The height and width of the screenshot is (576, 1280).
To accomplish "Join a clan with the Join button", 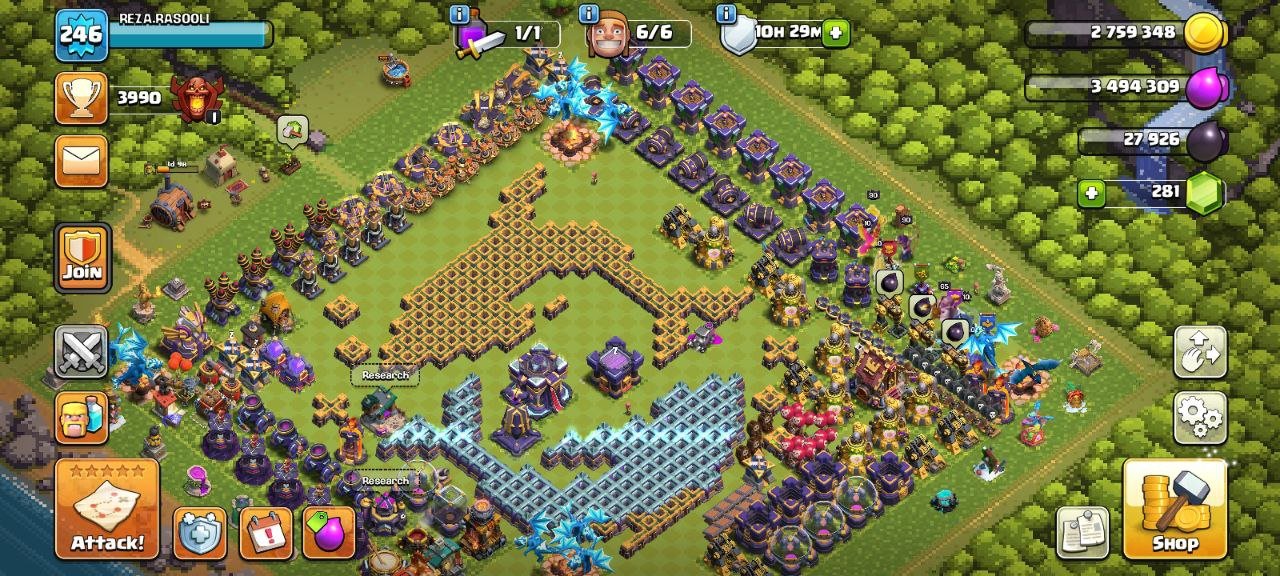I will [82, 257].
